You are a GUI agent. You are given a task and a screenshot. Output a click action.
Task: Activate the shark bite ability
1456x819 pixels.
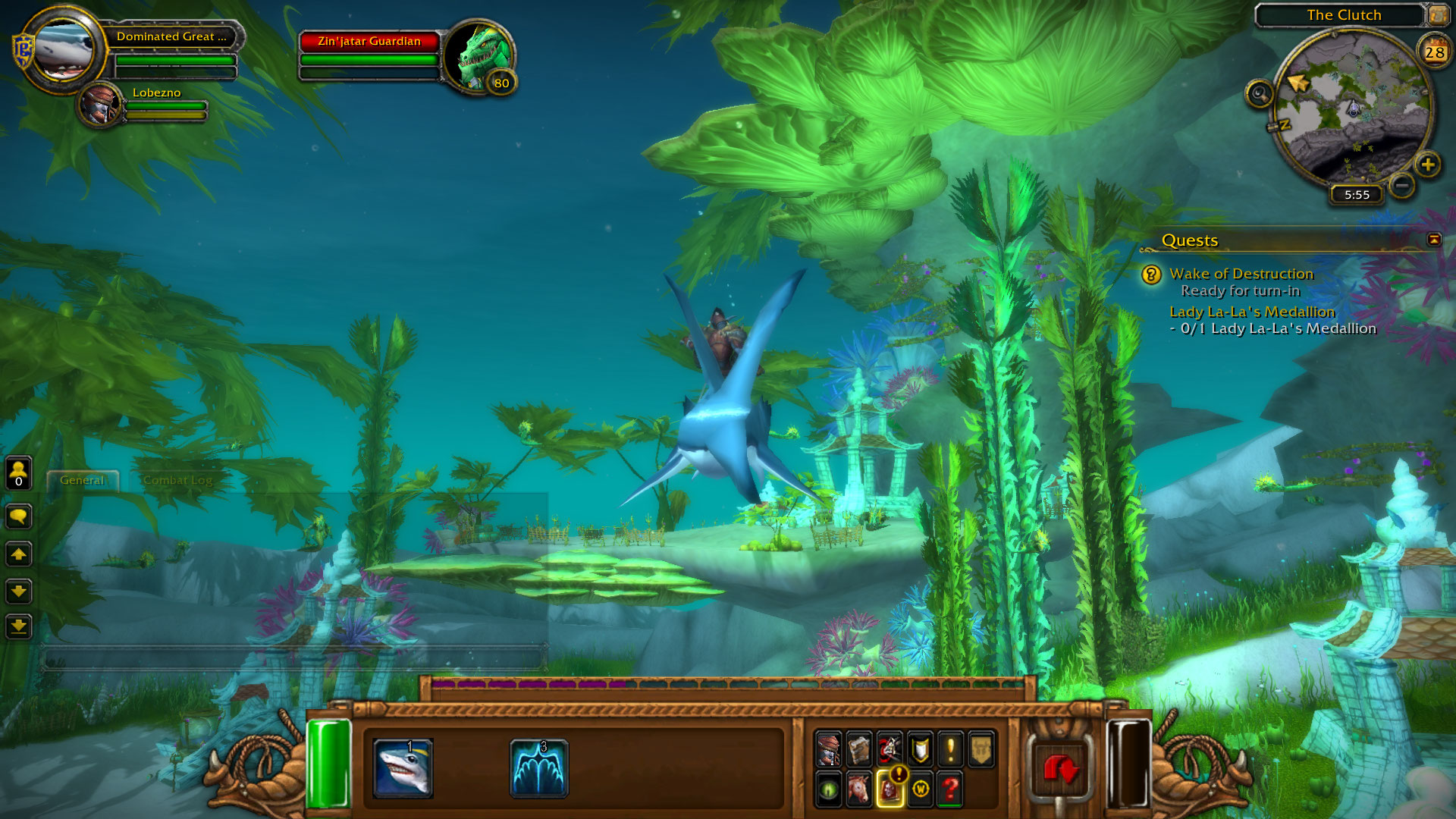[x=403, y=768]
